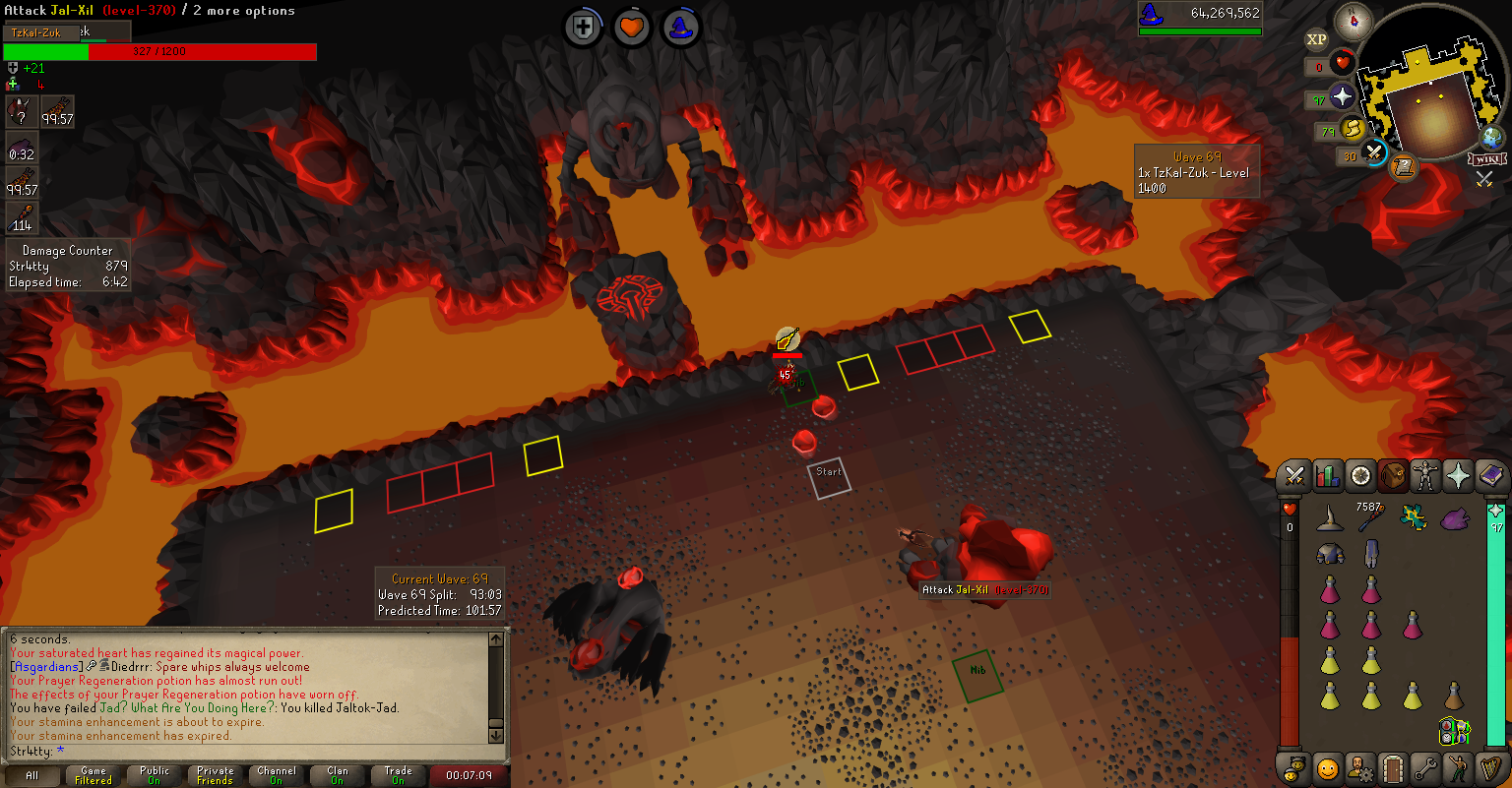Switch to the Skills tab
The image size is (1512, 788).
pyautogui.click(x=1328, y=477)
